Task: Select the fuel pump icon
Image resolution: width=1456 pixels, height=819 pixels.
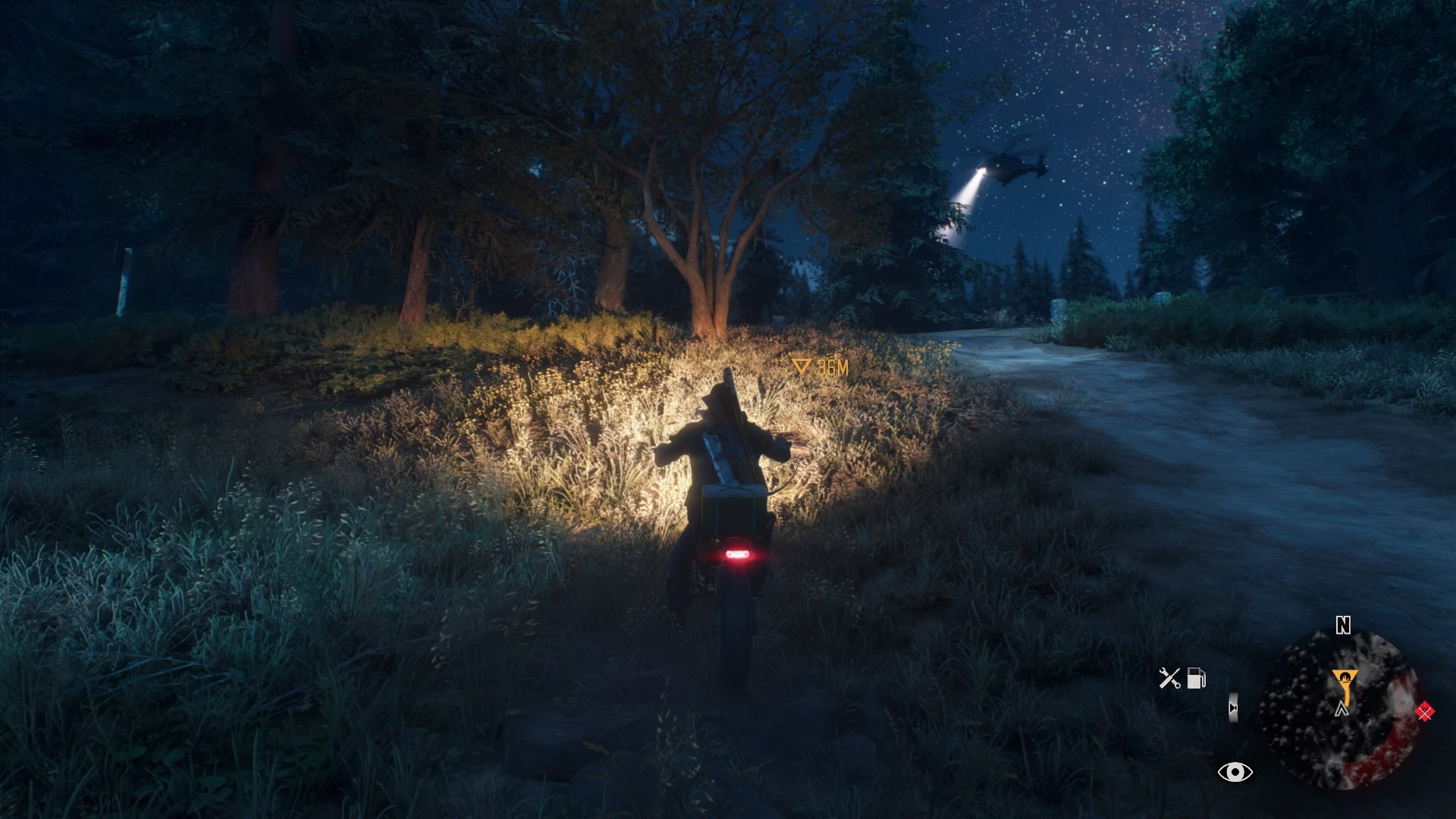Action: pos(1197,678)
